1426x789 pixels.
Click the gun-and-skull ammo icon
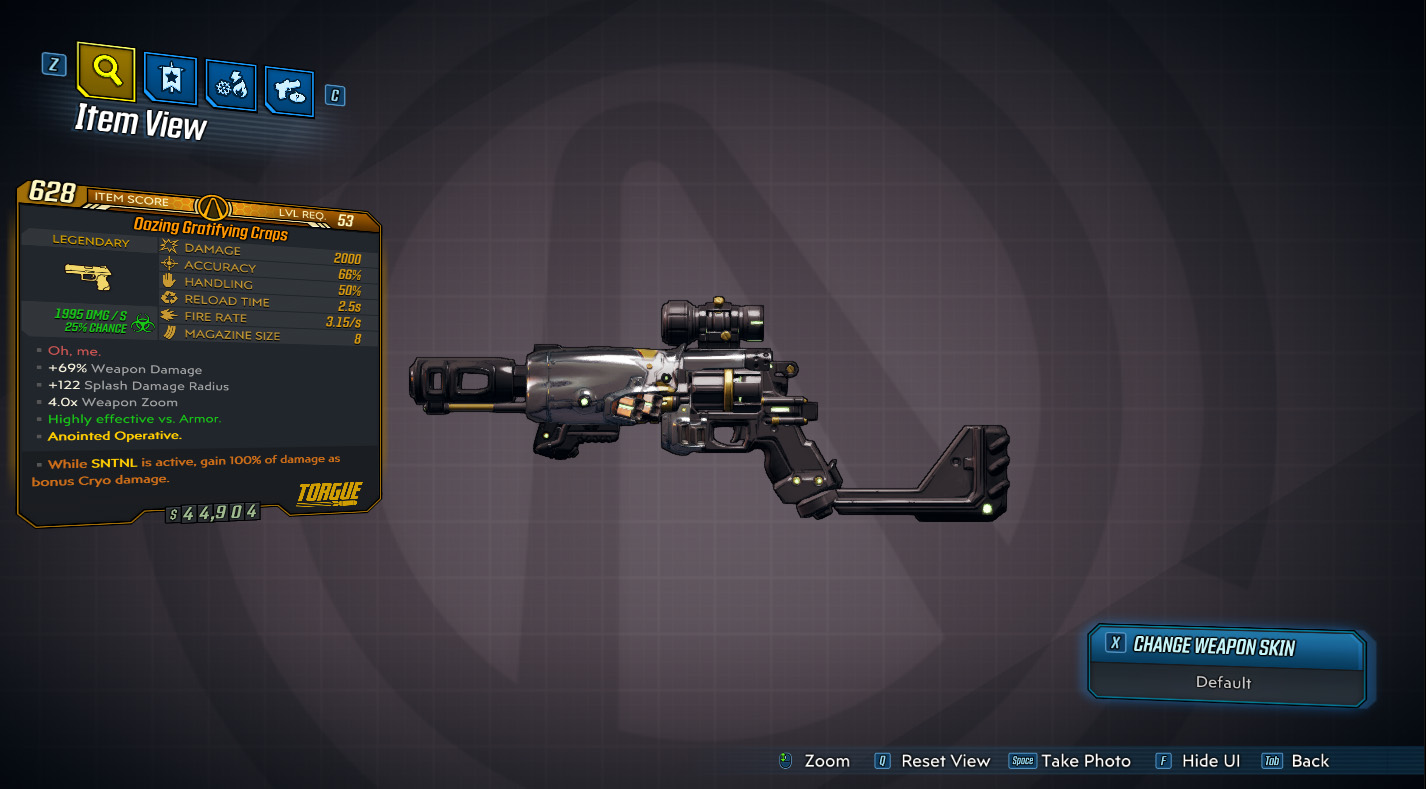coord(290,92)
